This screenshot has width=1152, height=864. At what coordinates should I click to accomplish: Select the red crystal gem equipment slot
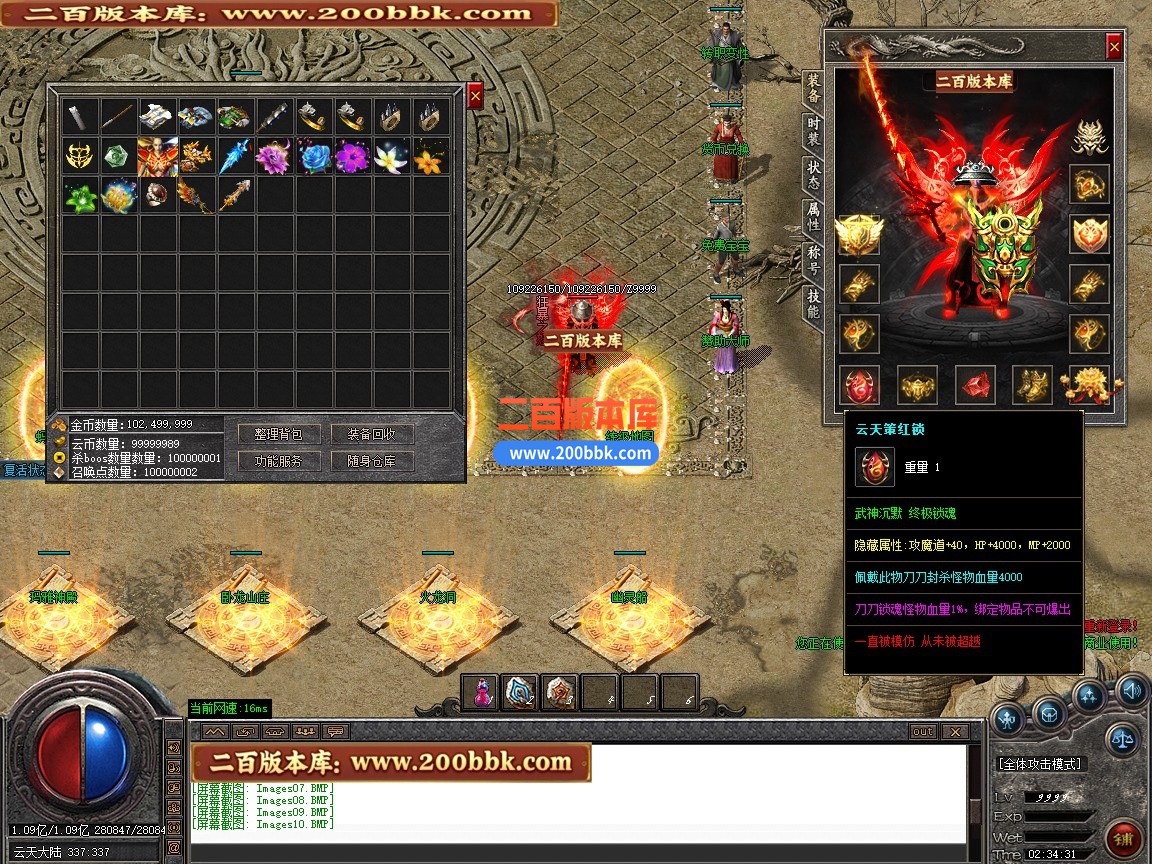[x=974, y=385]
